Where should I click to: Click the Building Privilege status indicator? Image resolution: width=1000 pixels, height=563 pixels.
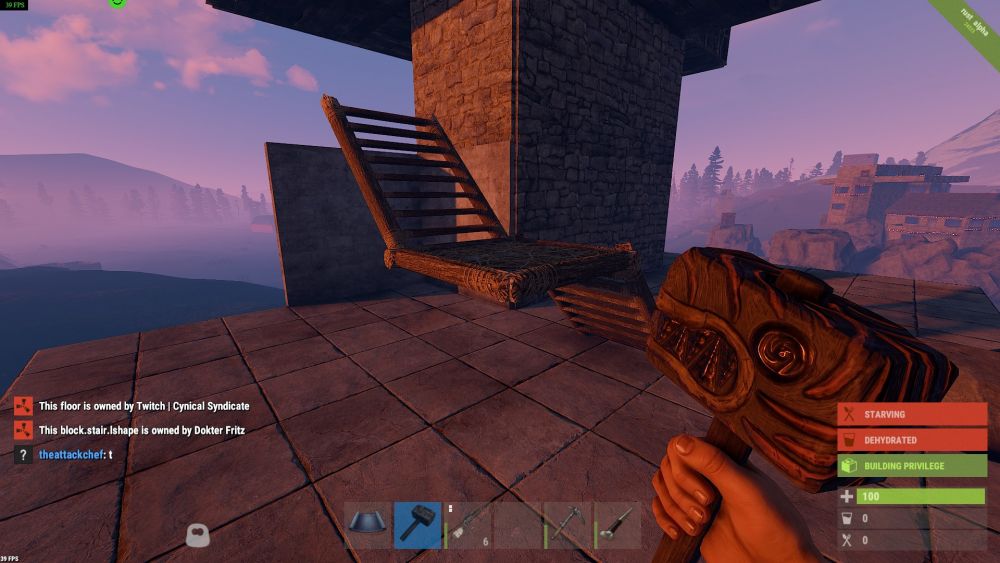click(x=912, y=466)
